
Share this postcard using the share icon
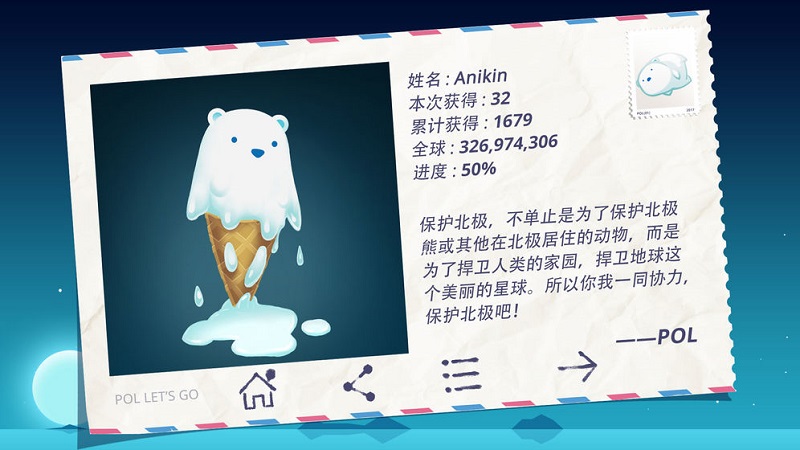tap(357, 383)
